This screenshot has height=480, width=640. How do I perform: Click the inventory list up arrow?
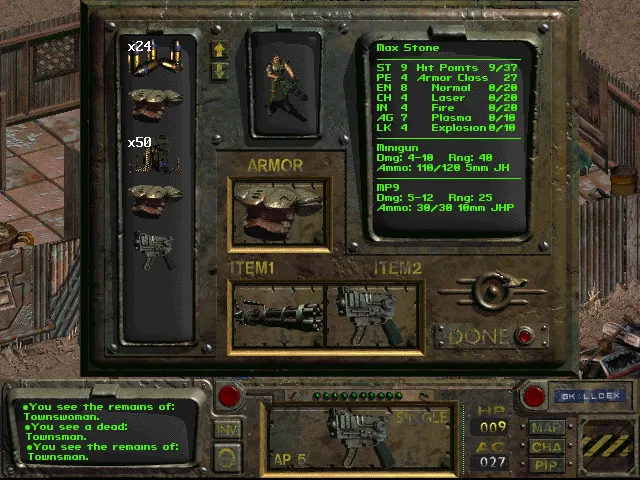point(218,49)
